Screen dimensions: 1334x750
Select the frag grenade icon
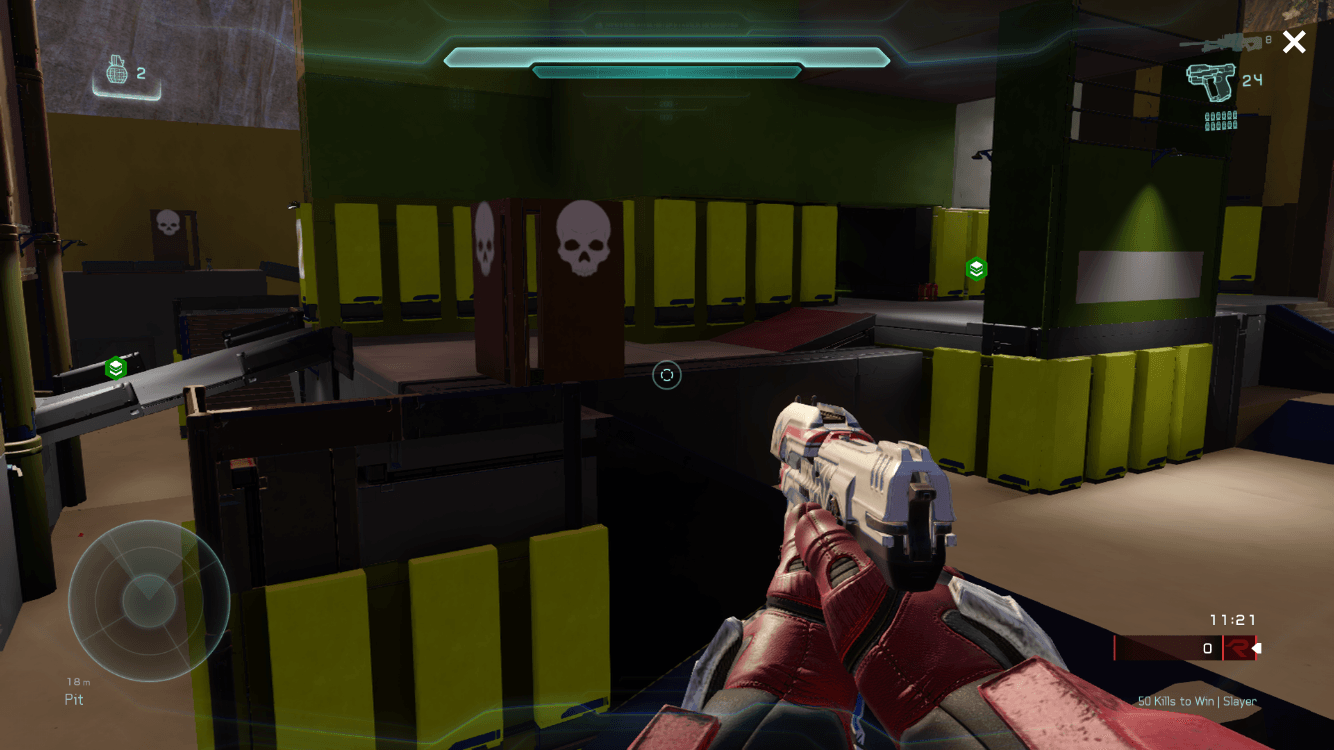click(118, 73)
